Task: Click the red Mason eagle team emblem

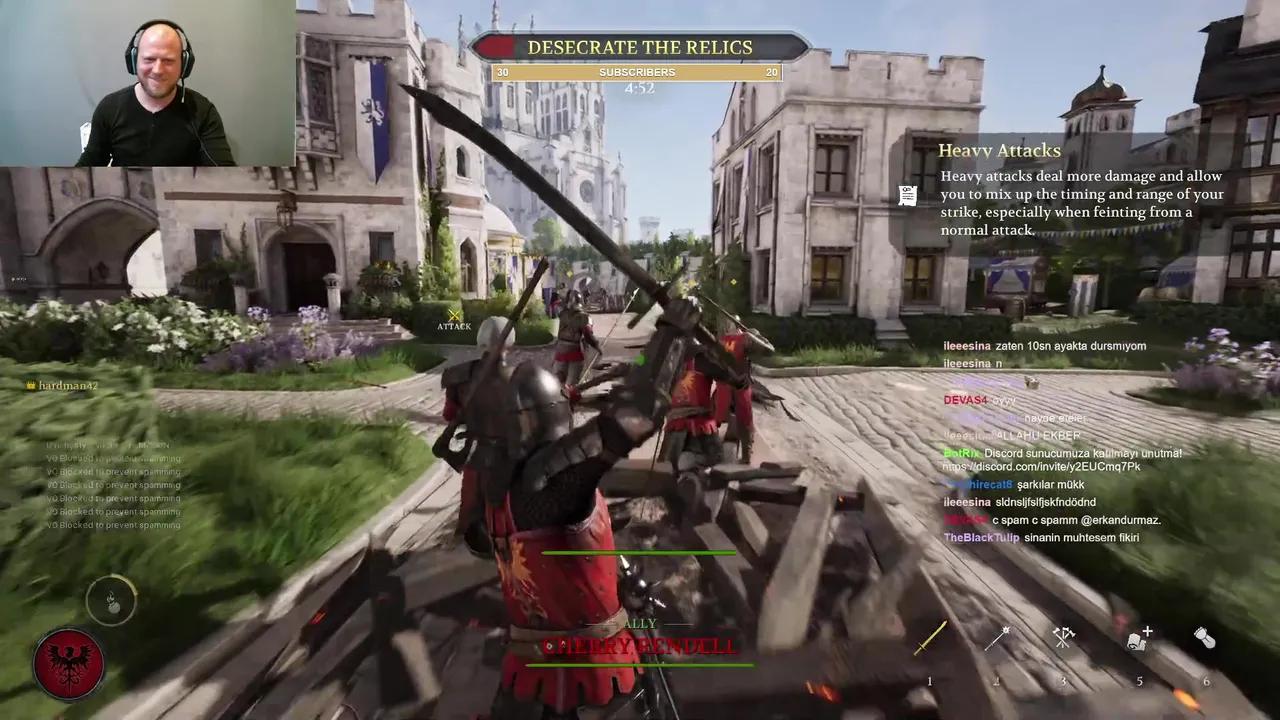Action: pos(69,663)
